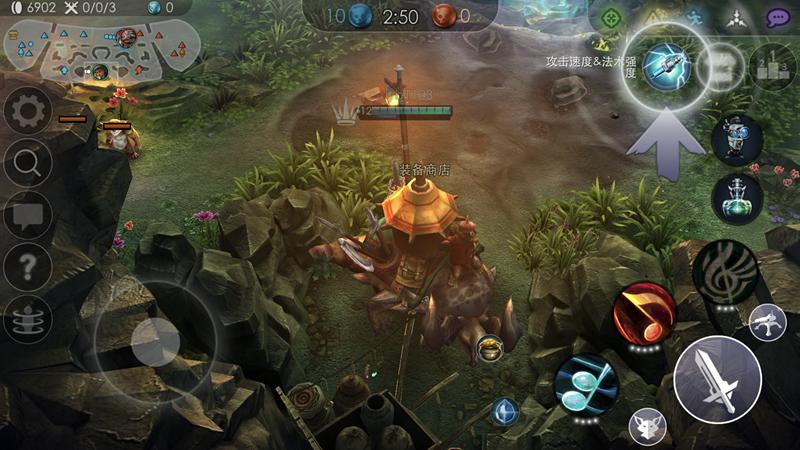Activate the blue double-note ability
Image resolution: width=800 pixels, height=450 pixels.
[x=585, y=384]
